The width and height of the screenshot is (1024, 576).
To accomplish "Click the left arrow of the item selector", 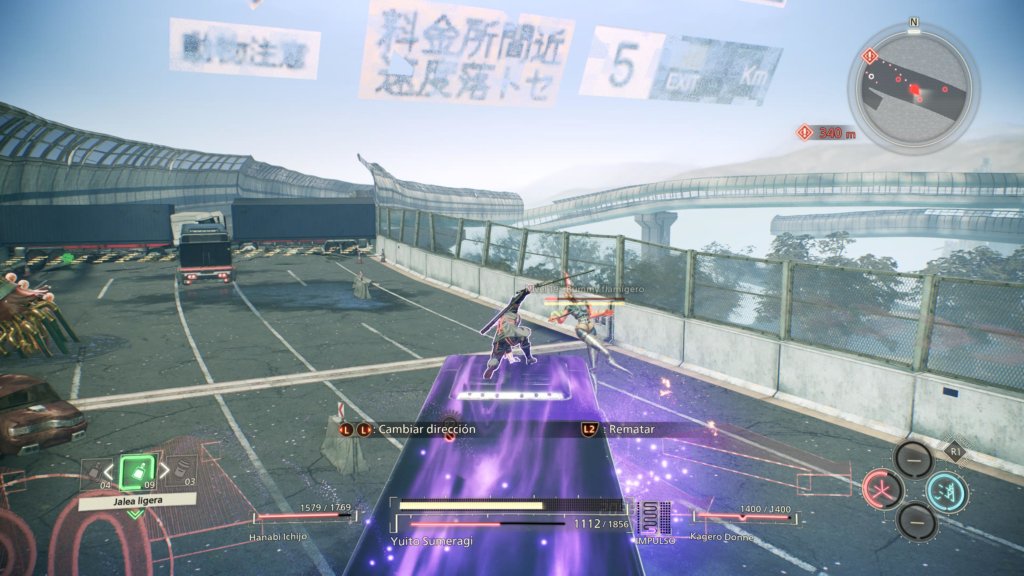I will pyautogui.click(x=110, y=471).
